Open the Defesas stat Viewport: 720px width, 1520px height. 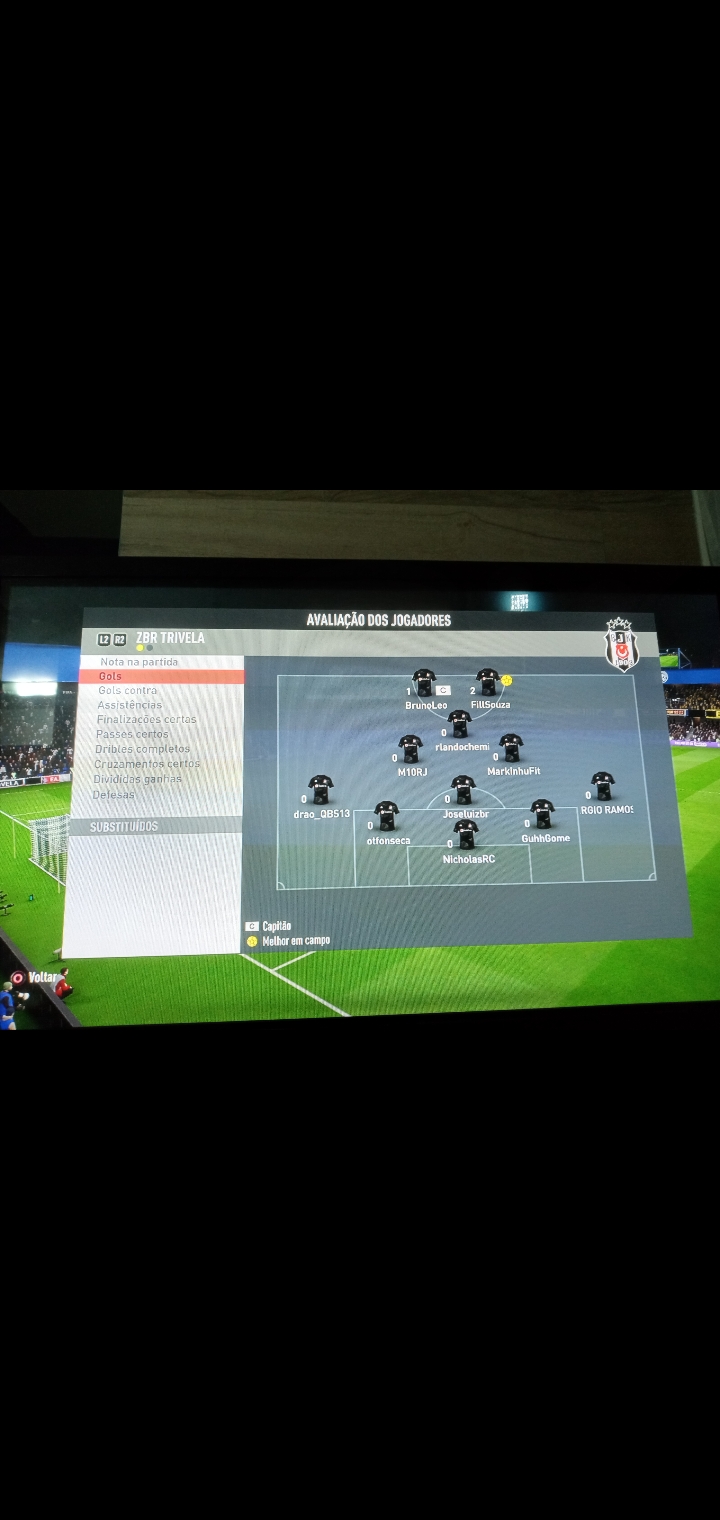(114, 795)
